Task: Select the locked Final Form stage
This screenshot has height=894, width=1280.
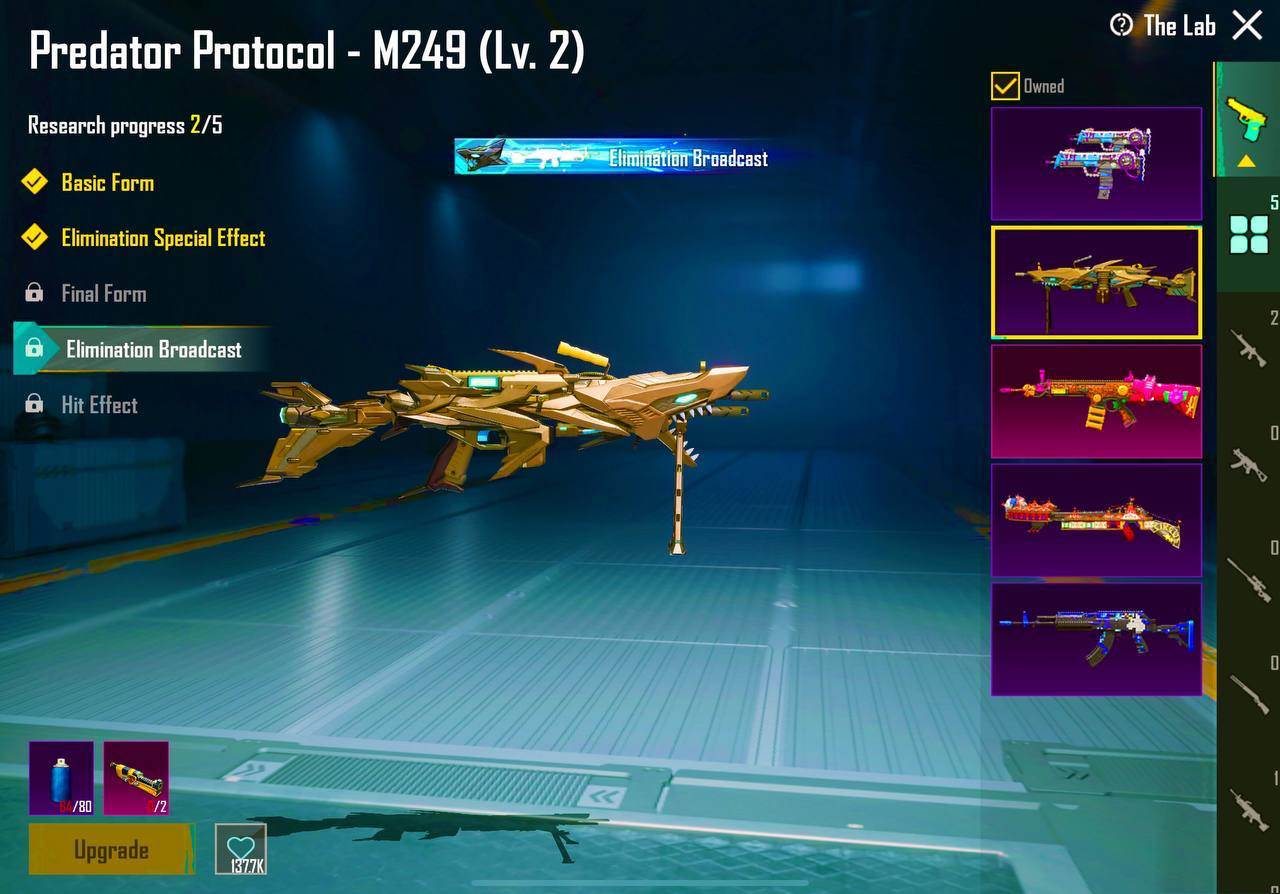Action: 103,294
